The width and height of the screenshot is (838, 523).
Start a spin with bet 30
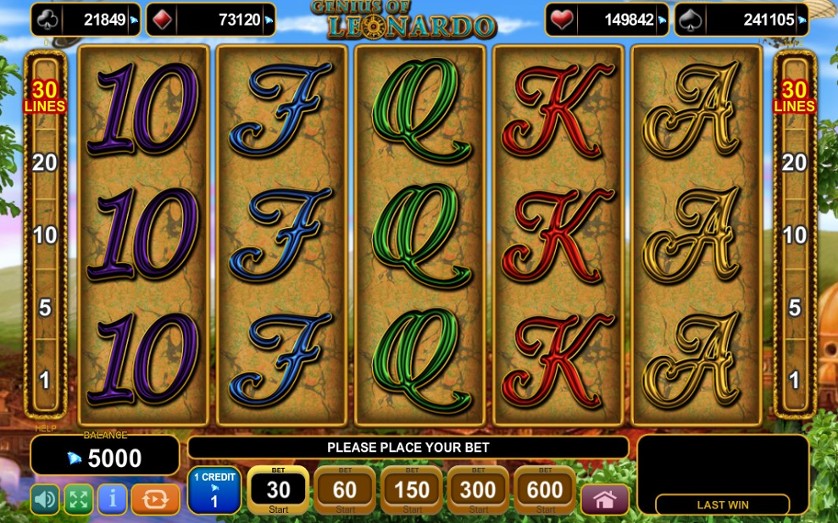click(277, 490)
